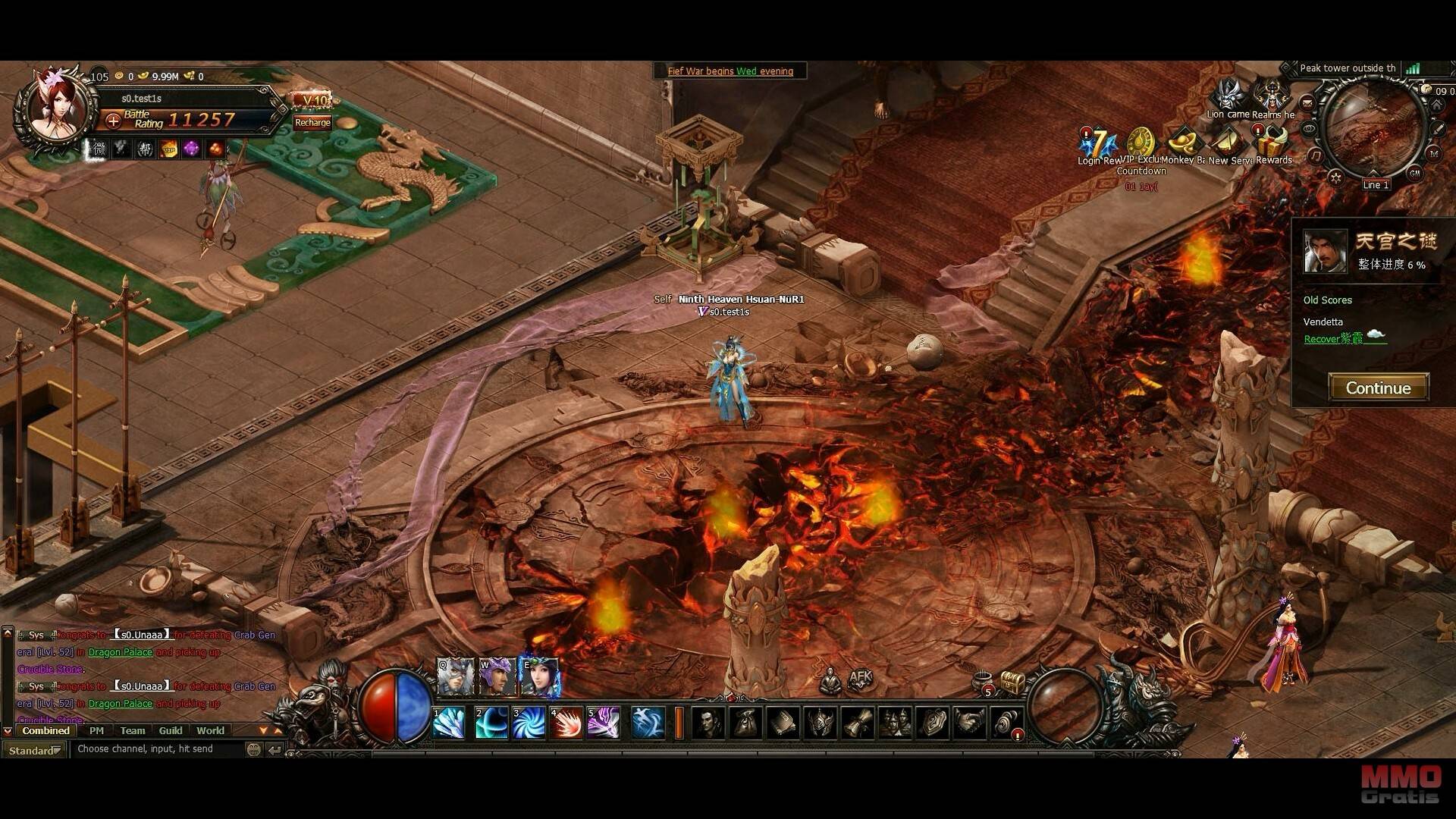Select the Line 1 server channel selector
This screenshot has height=819, width=1456.
tap(1375, 185)
